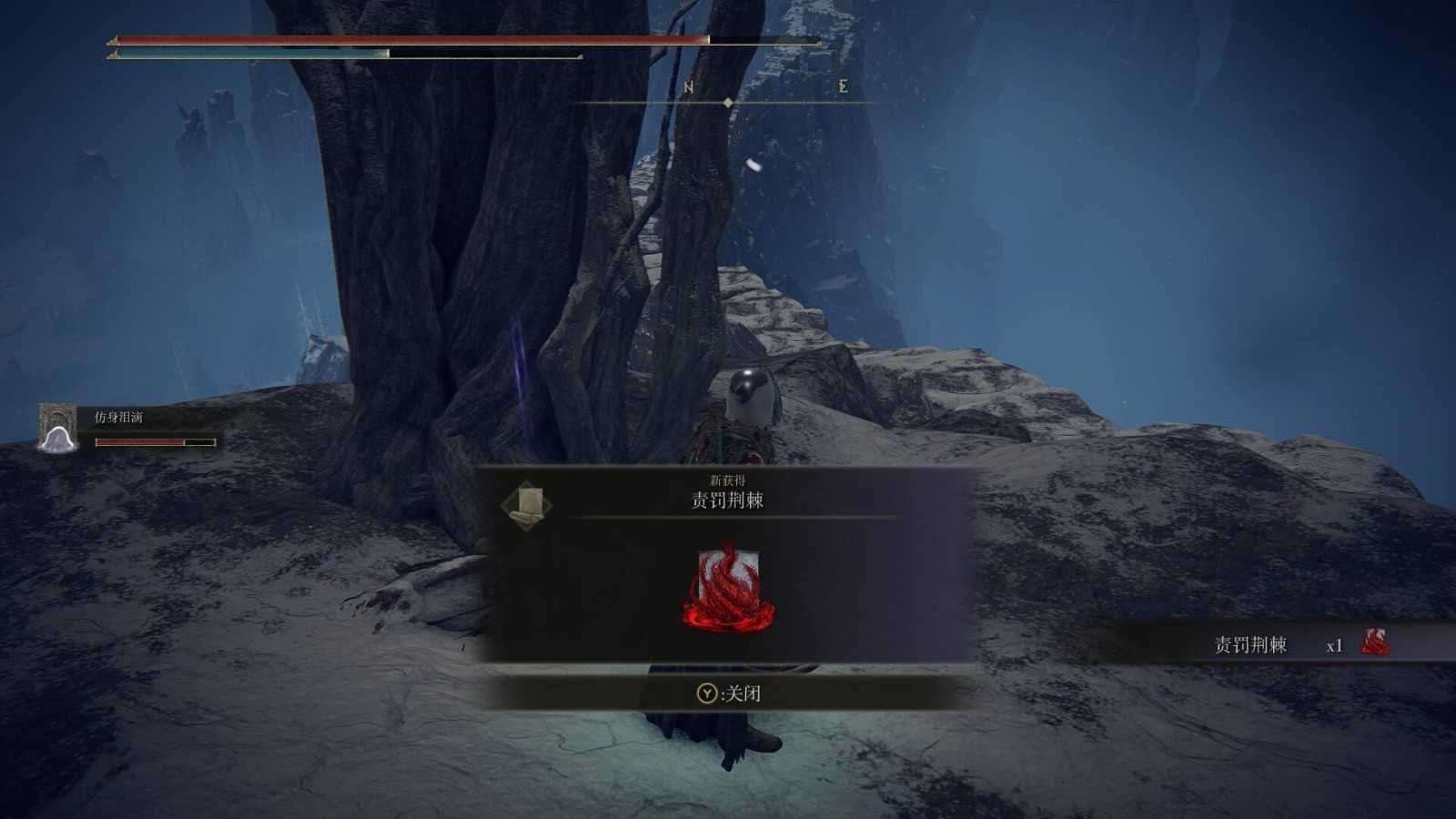
Task: Click the N direction marker on the compass
Action: (x=687, y=88)
